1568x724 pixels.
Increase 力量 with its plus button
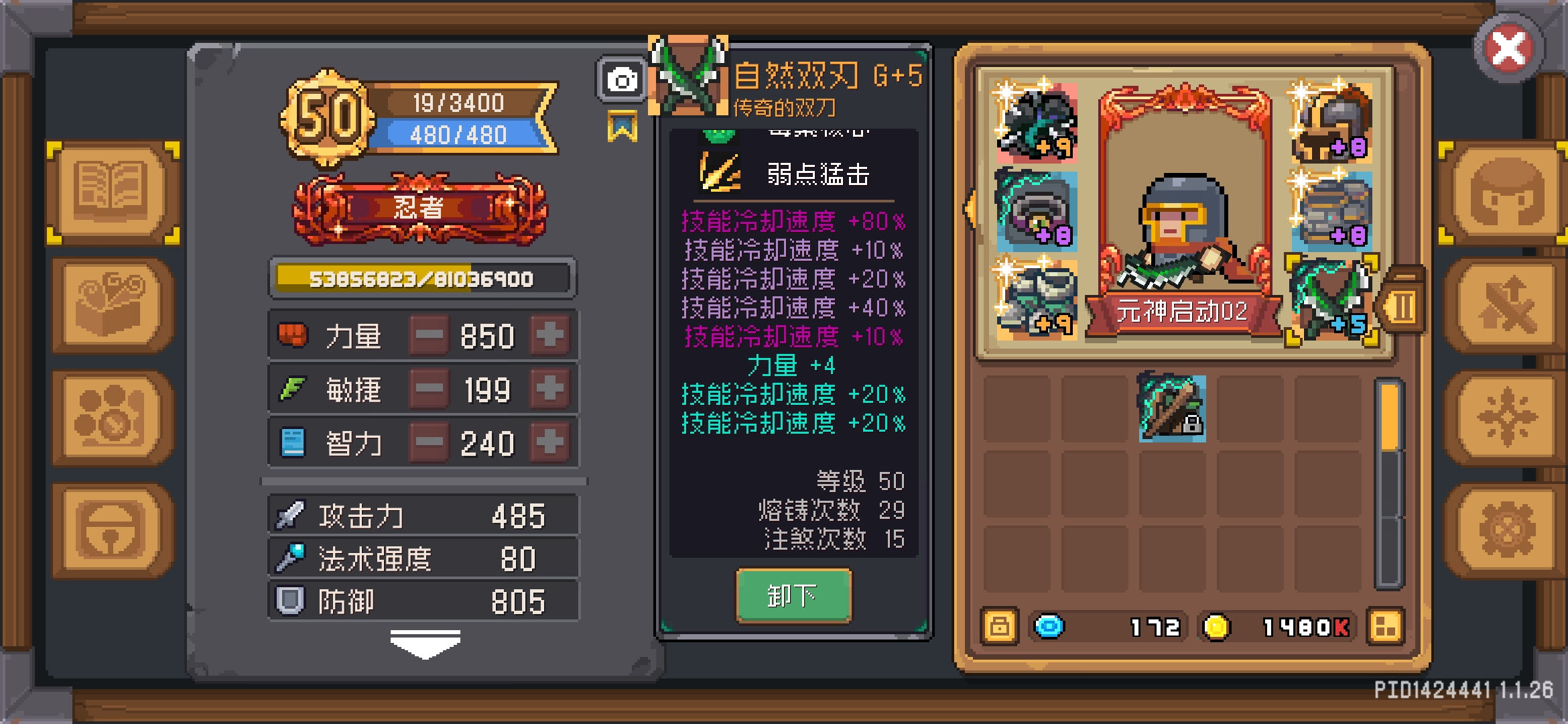click(549, 335)
